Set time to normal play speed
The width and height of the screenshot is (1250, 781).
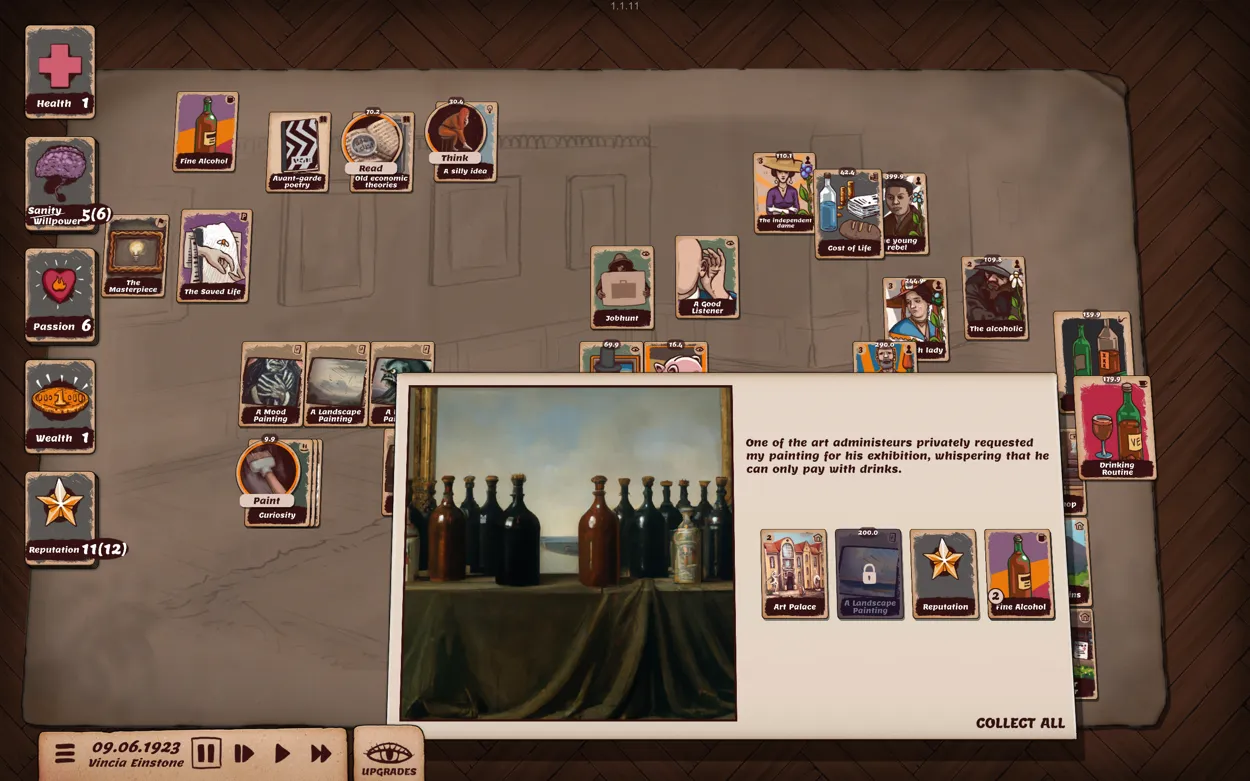(x=282, y=753)
